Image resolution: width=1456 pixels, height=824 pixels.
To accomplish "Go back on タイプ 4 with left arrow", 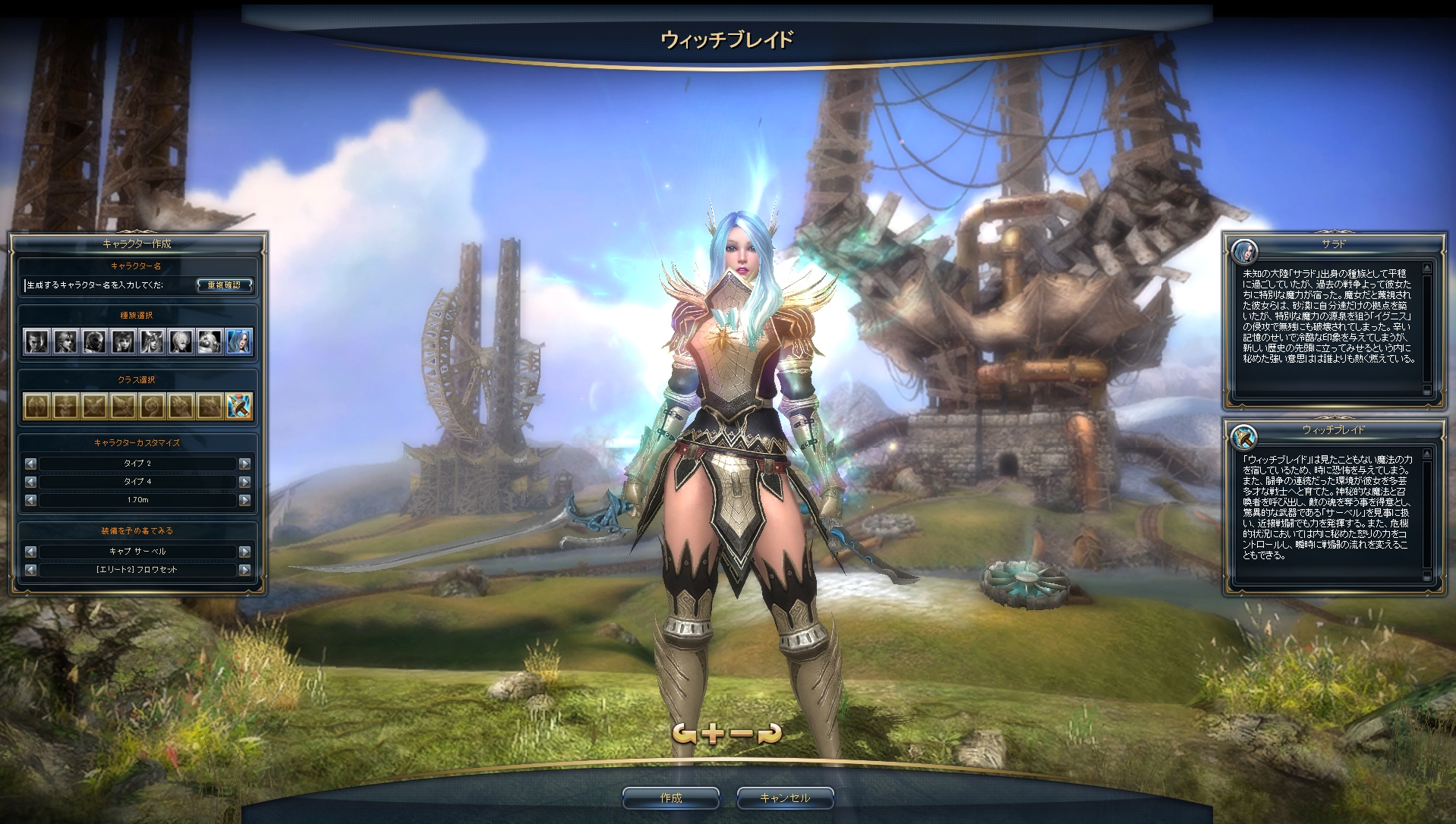I will (x=30, y=482).
